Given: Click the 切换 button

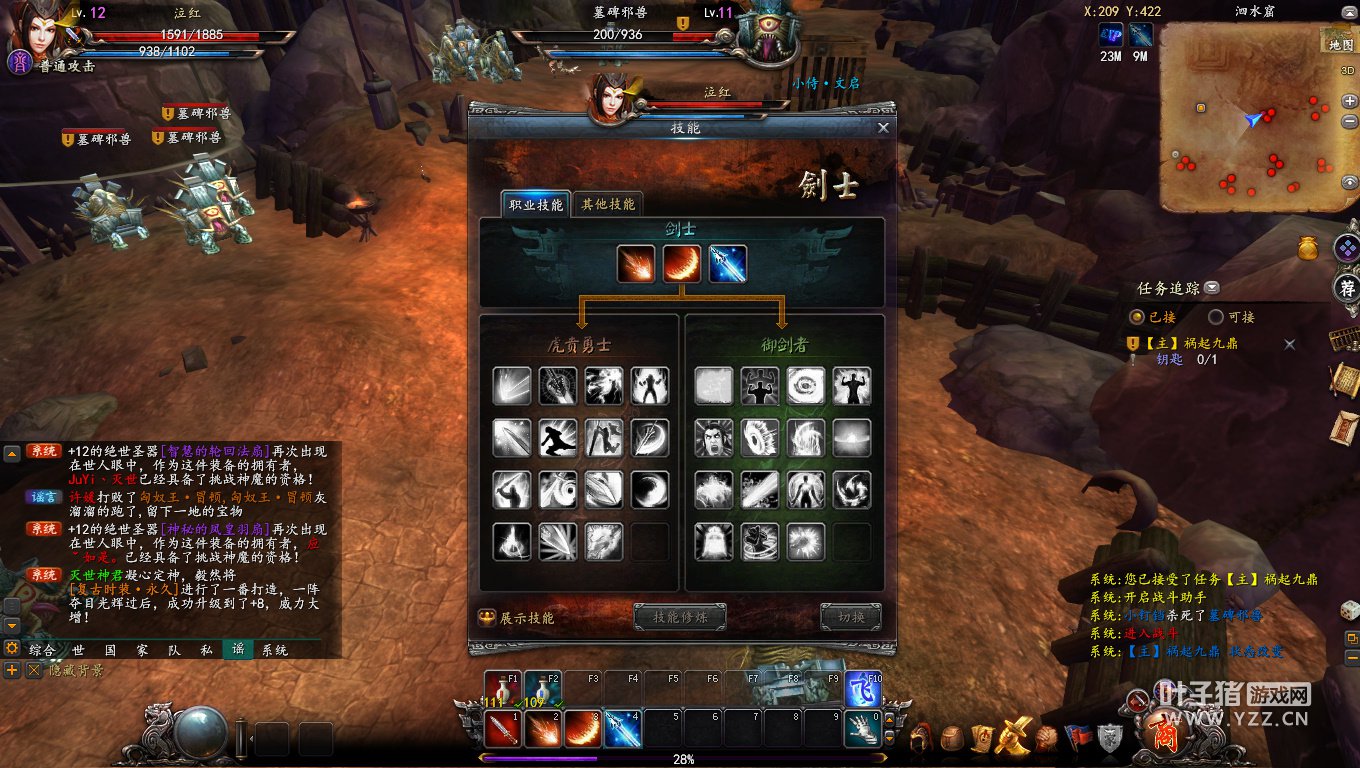Looking at the screenshot, I should pos(851,617).
